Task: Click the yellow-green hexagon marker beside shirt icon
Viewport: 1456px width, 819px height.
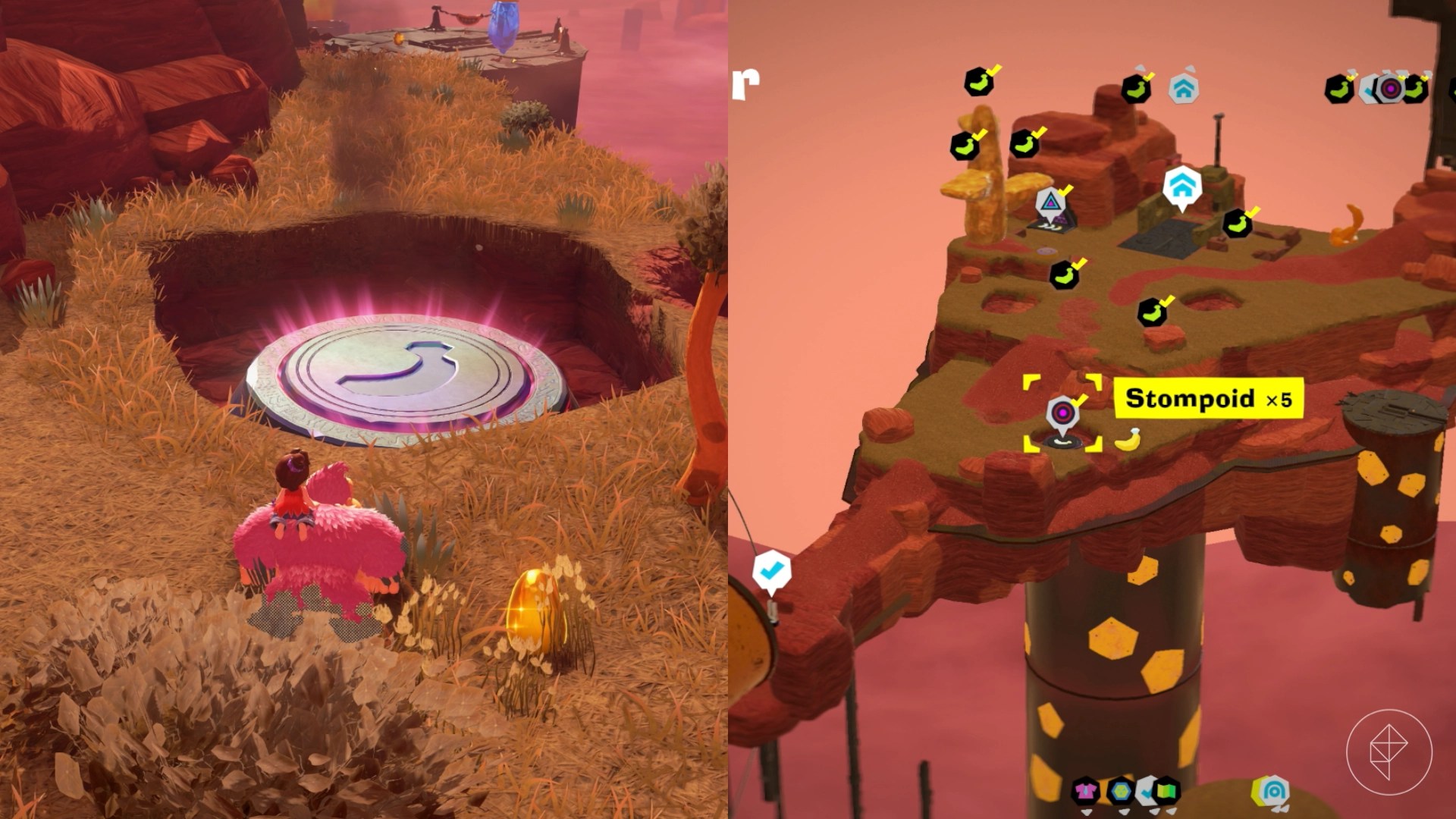Action: (x=1120, y=792)
